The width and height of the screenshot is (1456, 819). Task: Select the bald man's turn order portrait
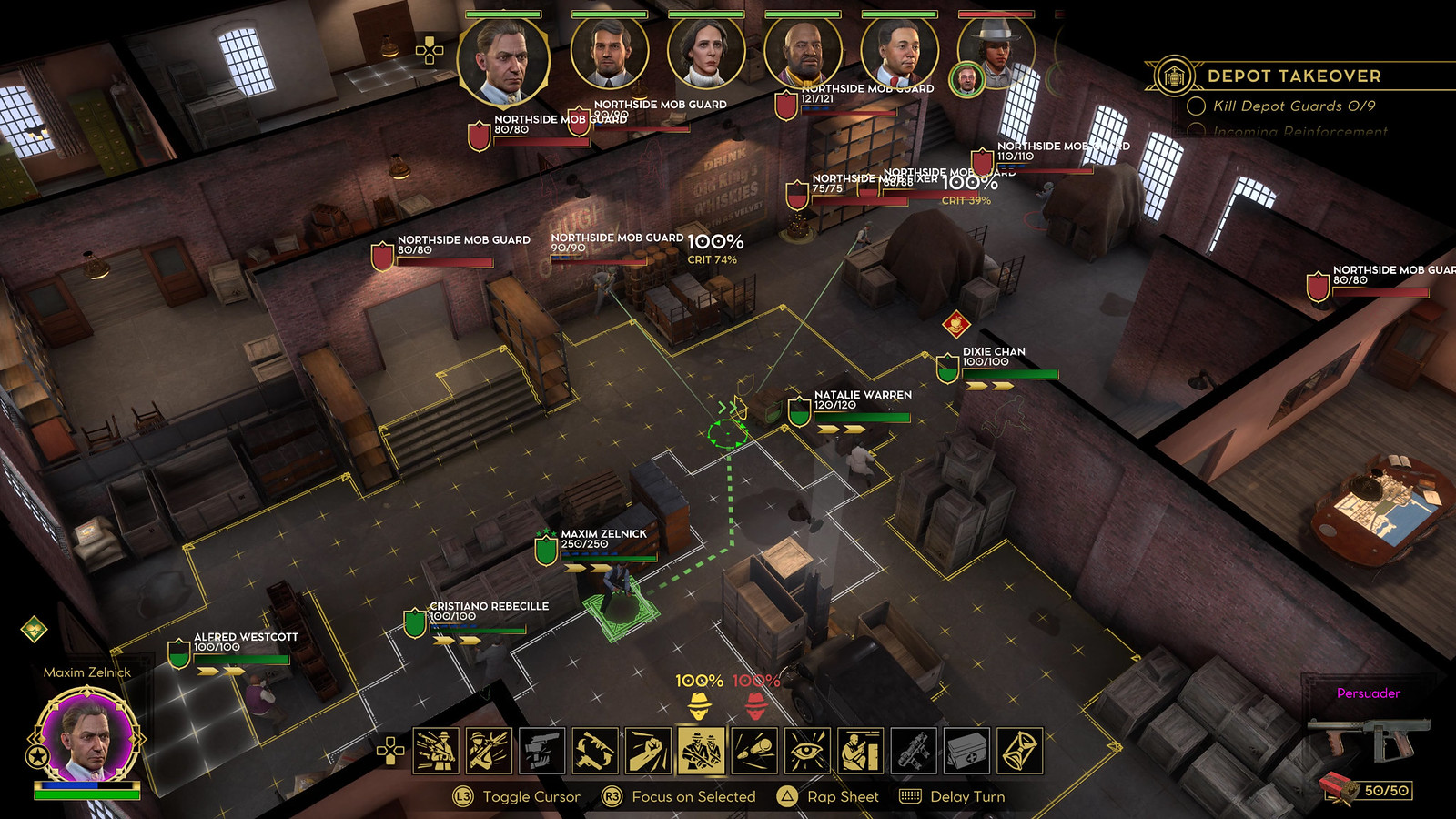coord(803,53)
